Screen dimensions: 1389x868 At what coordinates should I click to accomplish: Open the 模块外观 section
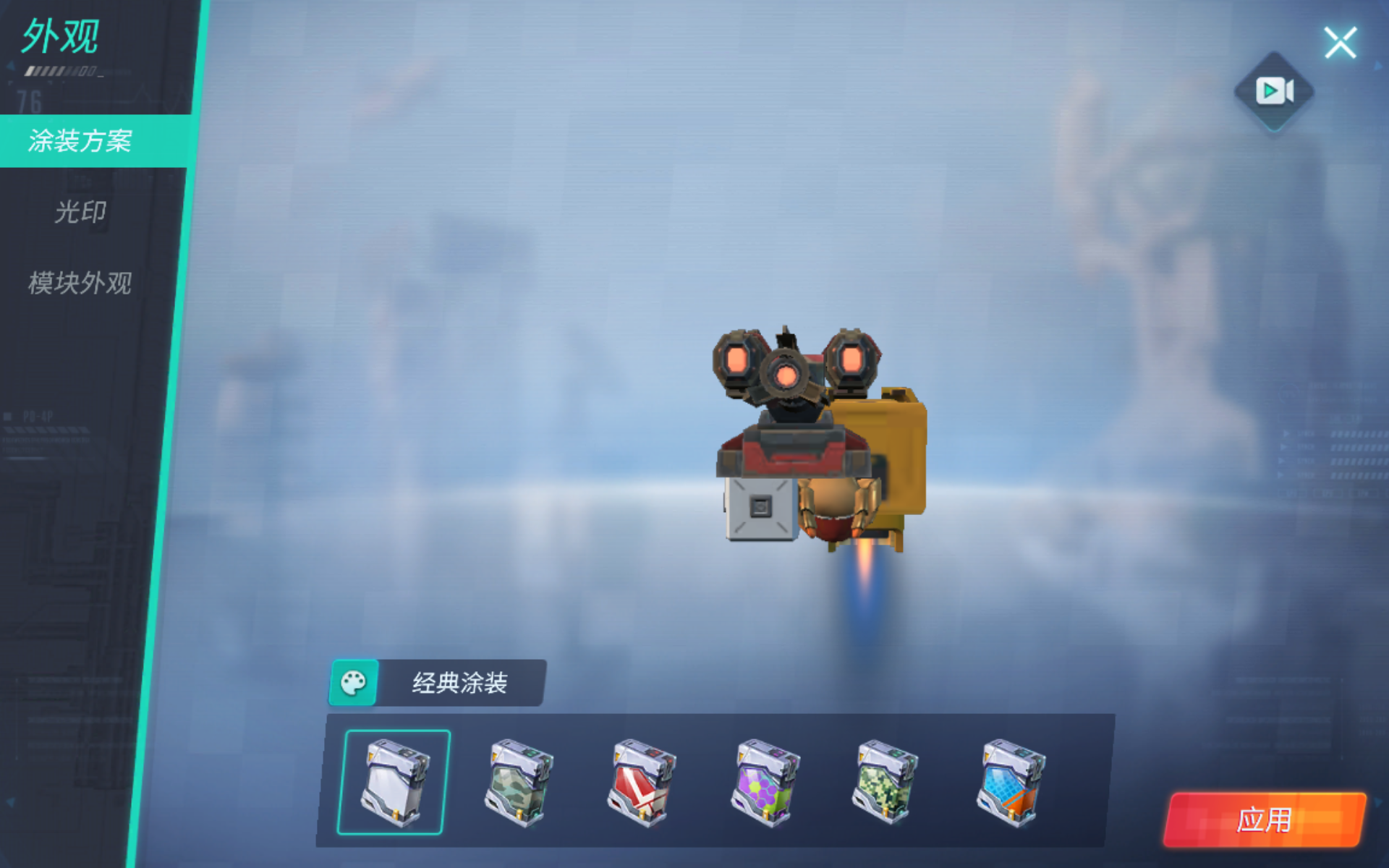point(80,285)
